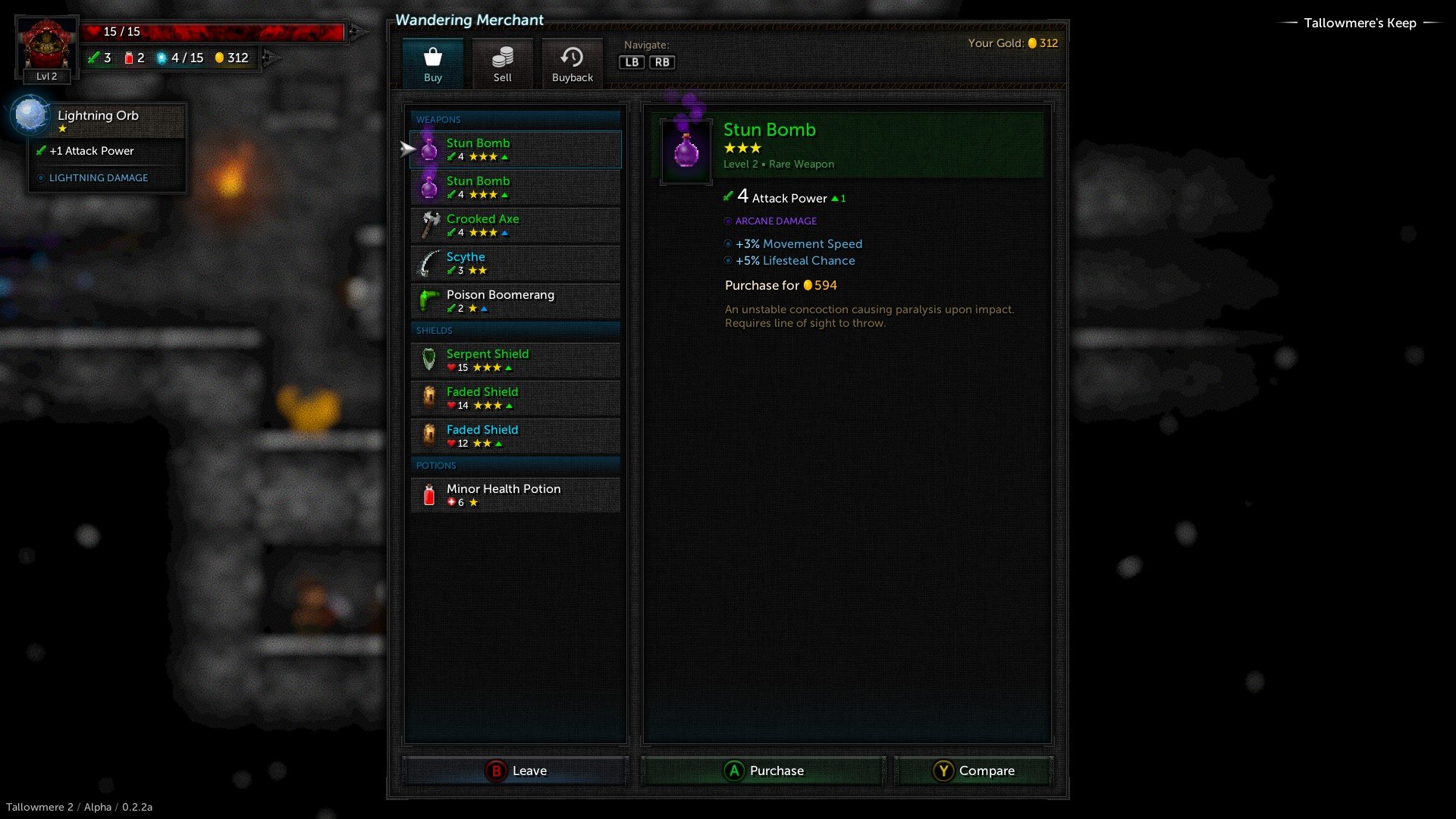Leave the Wandering Merchant shop
This screenshot has height=819, width=1456.
click(516, 770)
